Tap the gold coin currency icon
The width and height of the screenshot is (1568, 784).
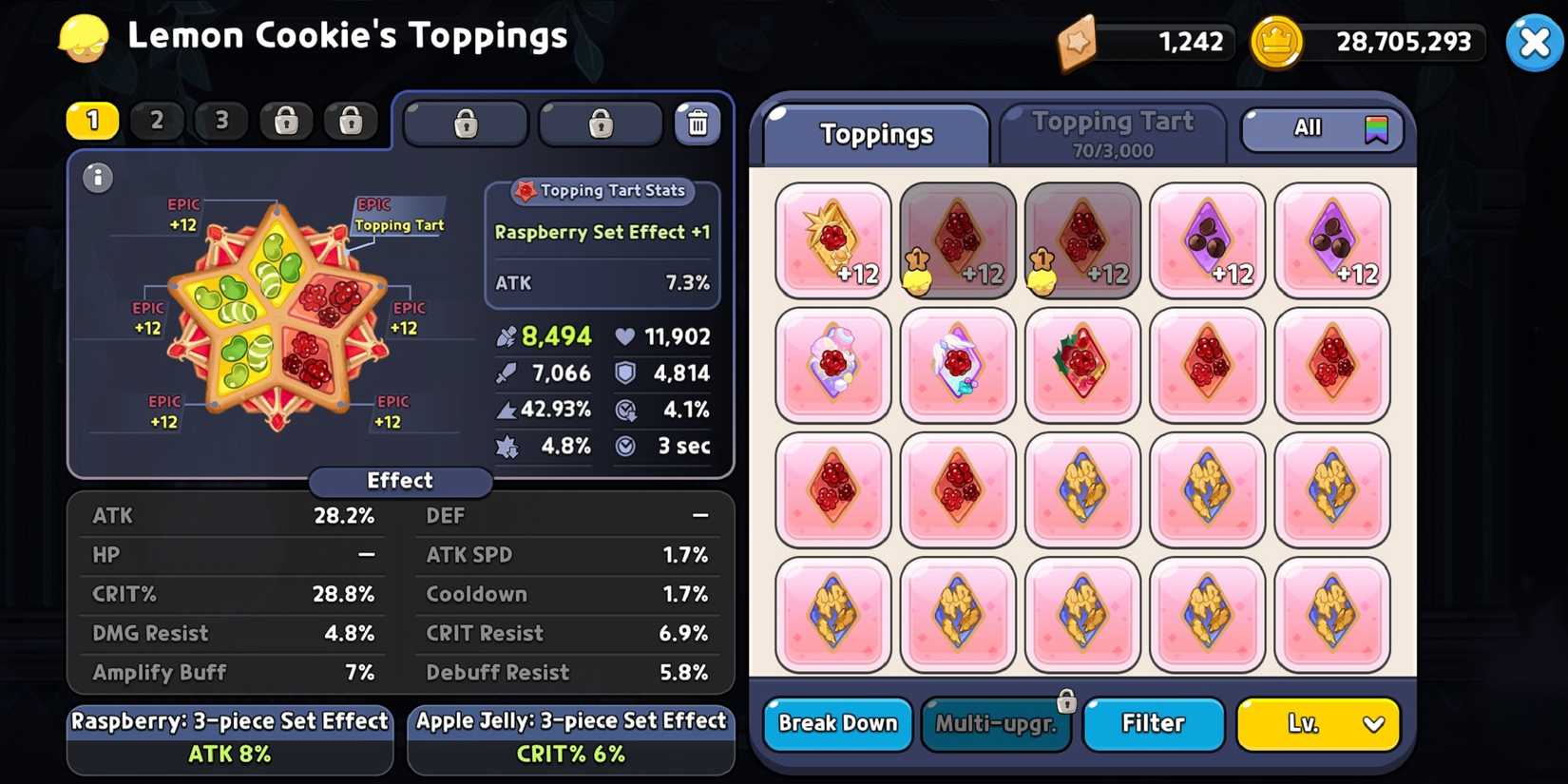point(1278,42)
